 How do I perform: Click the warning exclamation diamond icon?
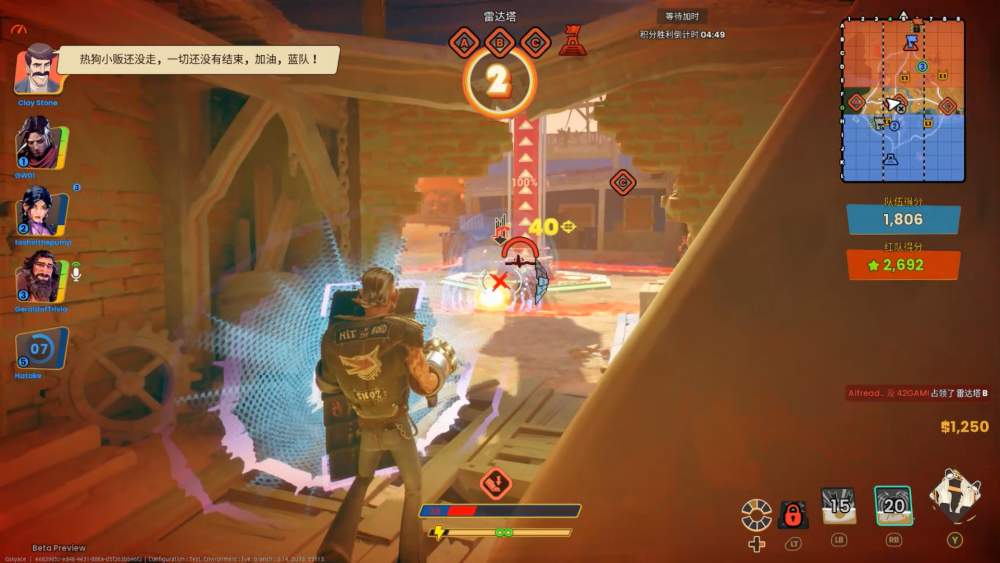tap(496, 484)
